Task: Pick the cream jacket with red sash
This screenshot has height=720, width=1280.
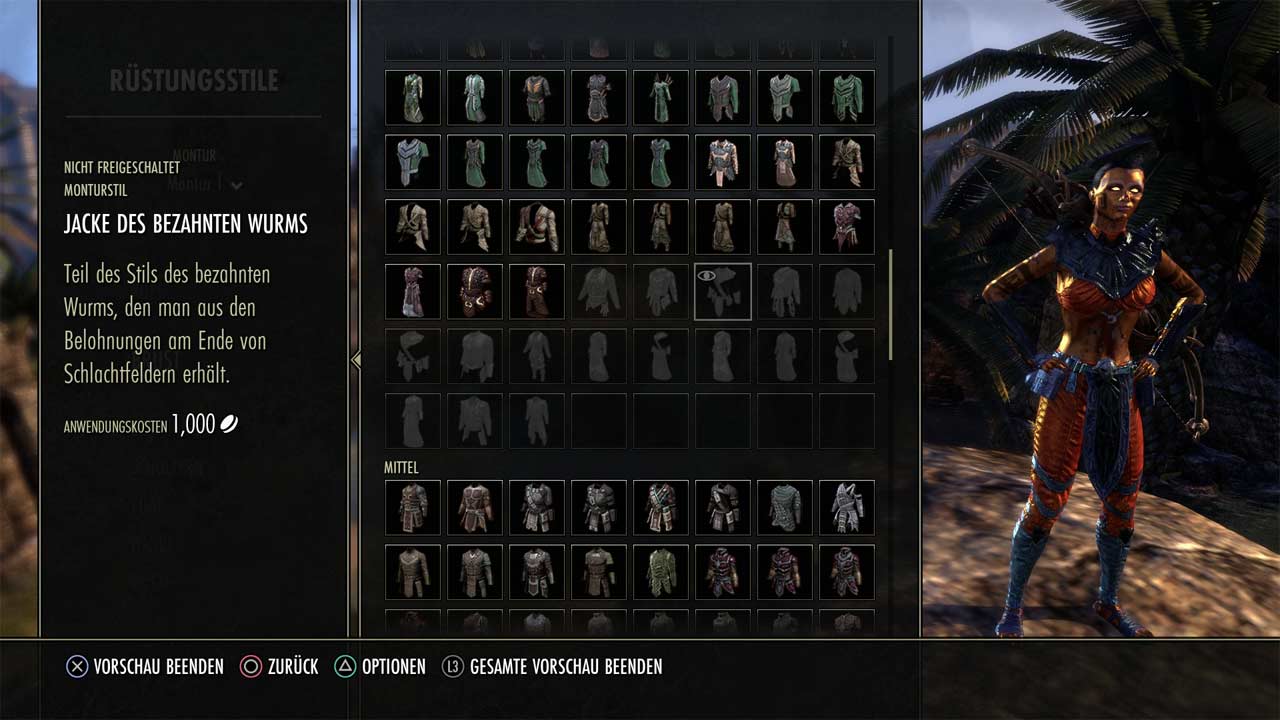Action: click(x=537, y=227)
